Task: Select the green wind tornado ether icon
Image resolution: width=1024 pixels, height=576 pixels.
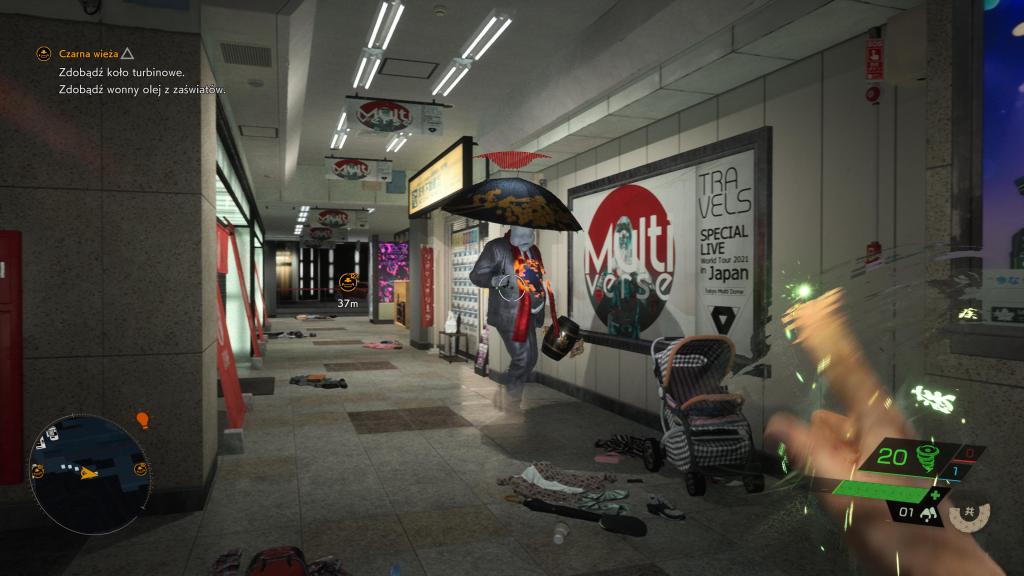Action: coord(917,458)
